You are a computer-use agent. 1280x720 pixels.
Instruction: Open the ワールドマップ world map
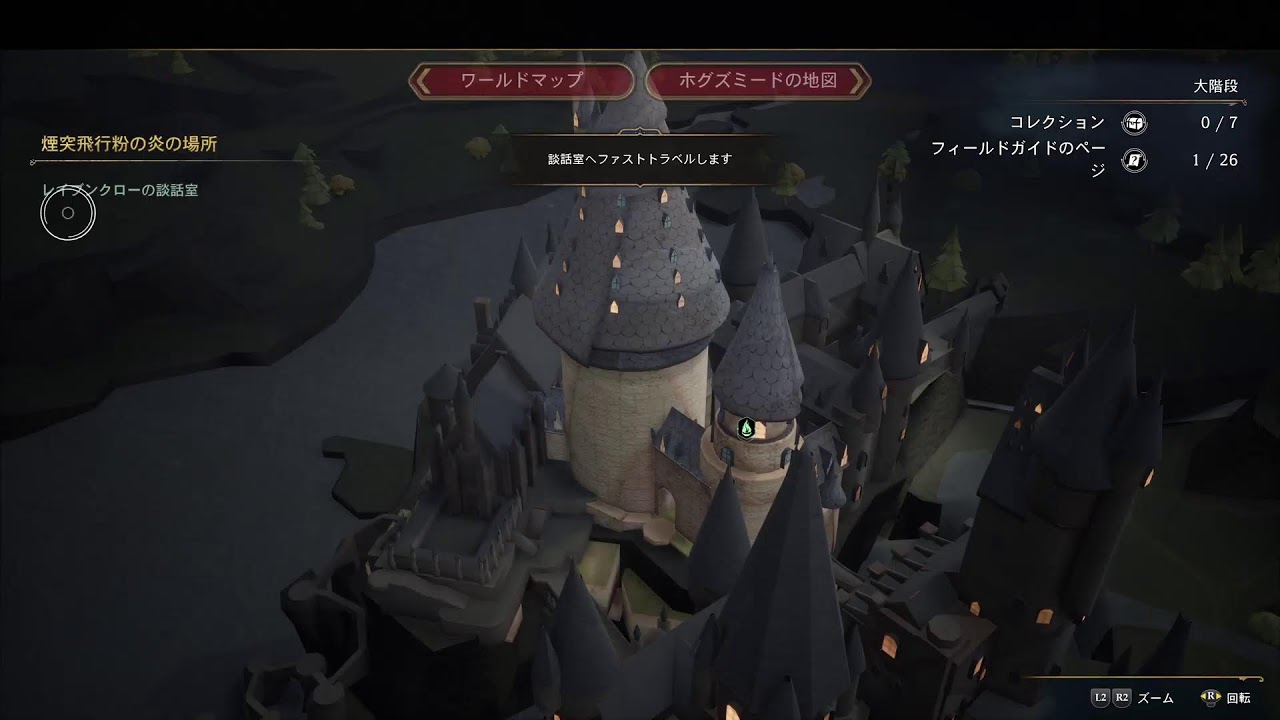point(521,81)
